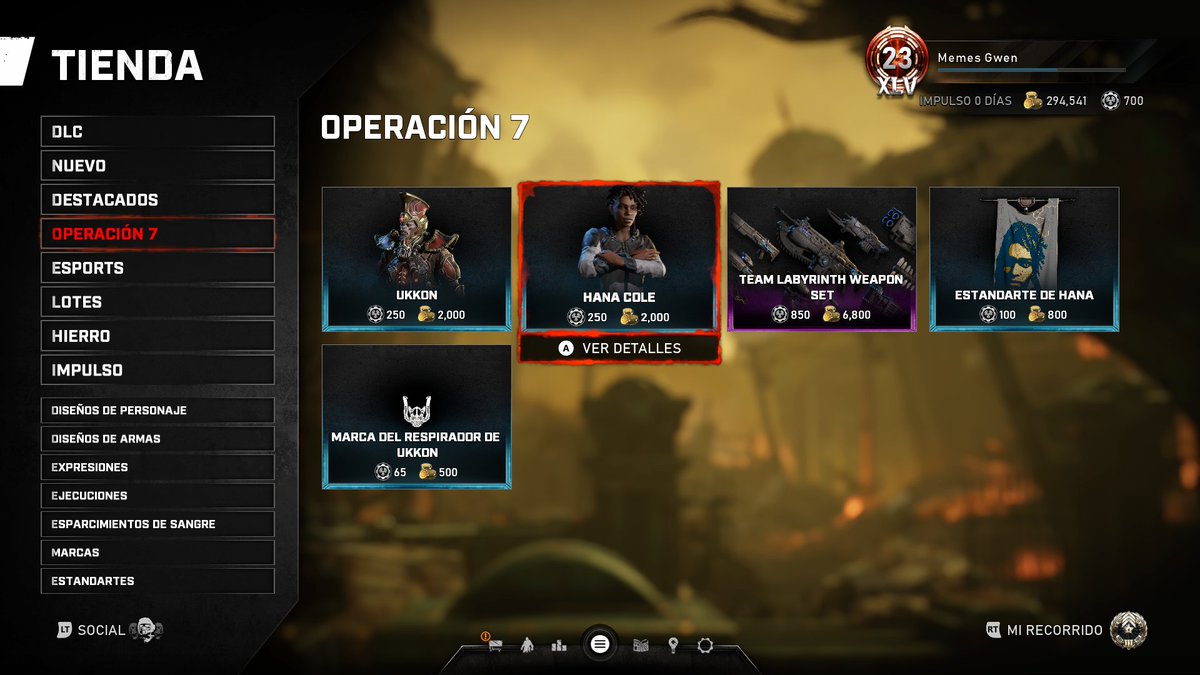Image resolution: width=1200 pixels, height=675 pixels.
Task: Open the Diseños de Armas filter
Action: [x=157, y=438]
